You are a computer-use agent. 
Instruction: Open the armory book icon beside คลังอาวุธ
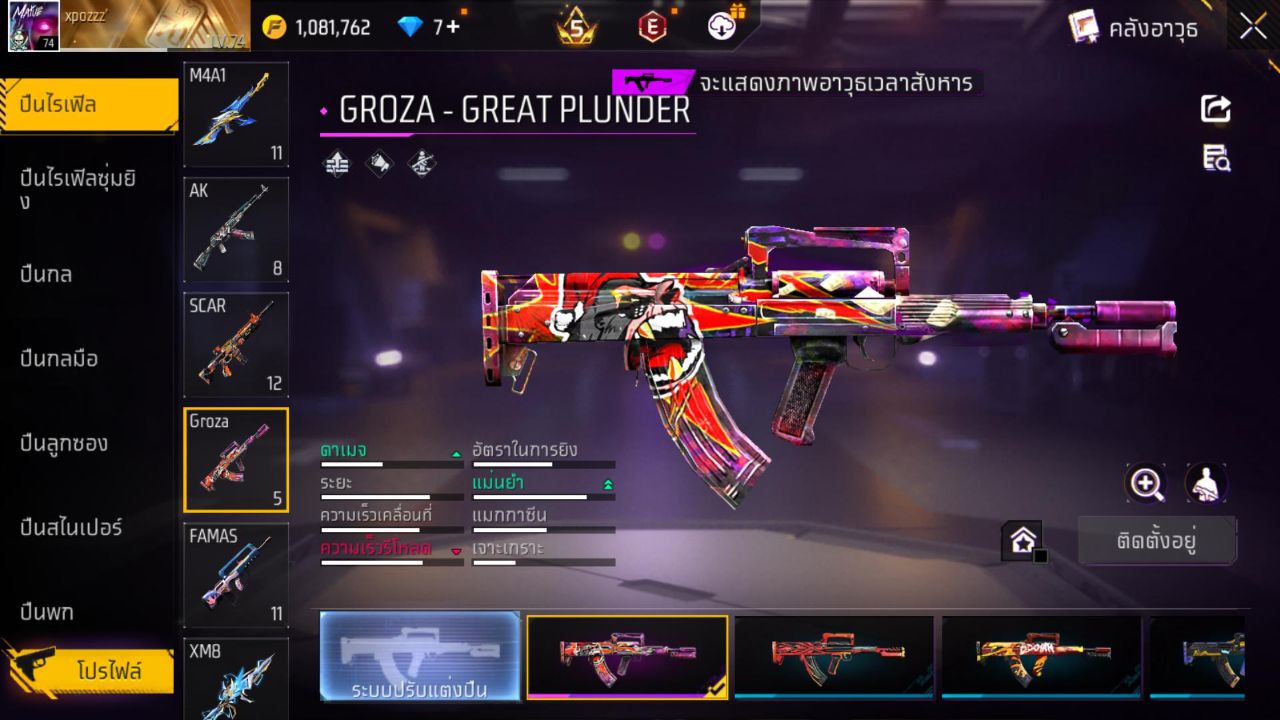point(1083,27)
